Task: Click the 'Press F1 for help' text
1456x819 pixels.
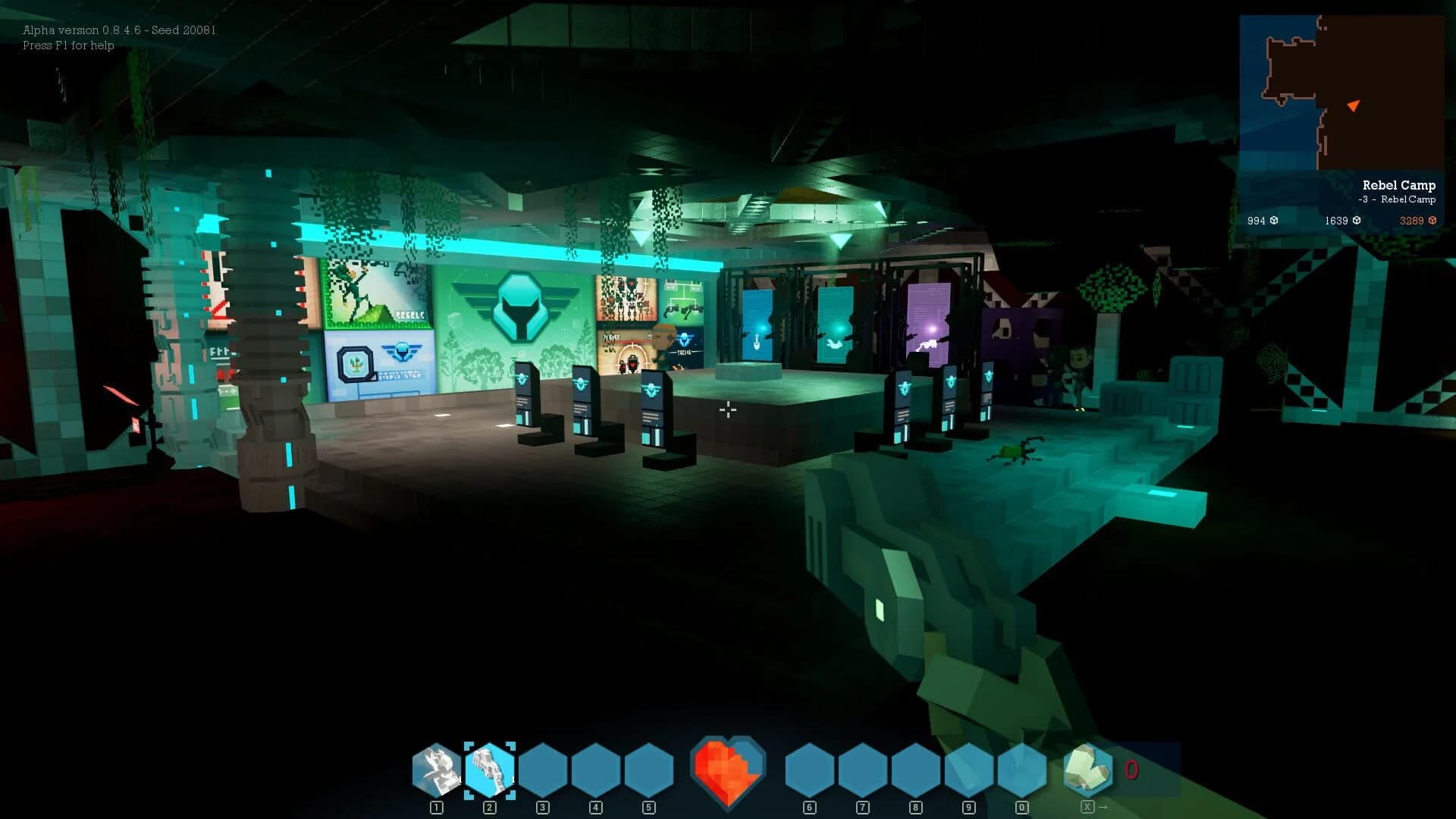Action: click(68, 46)
